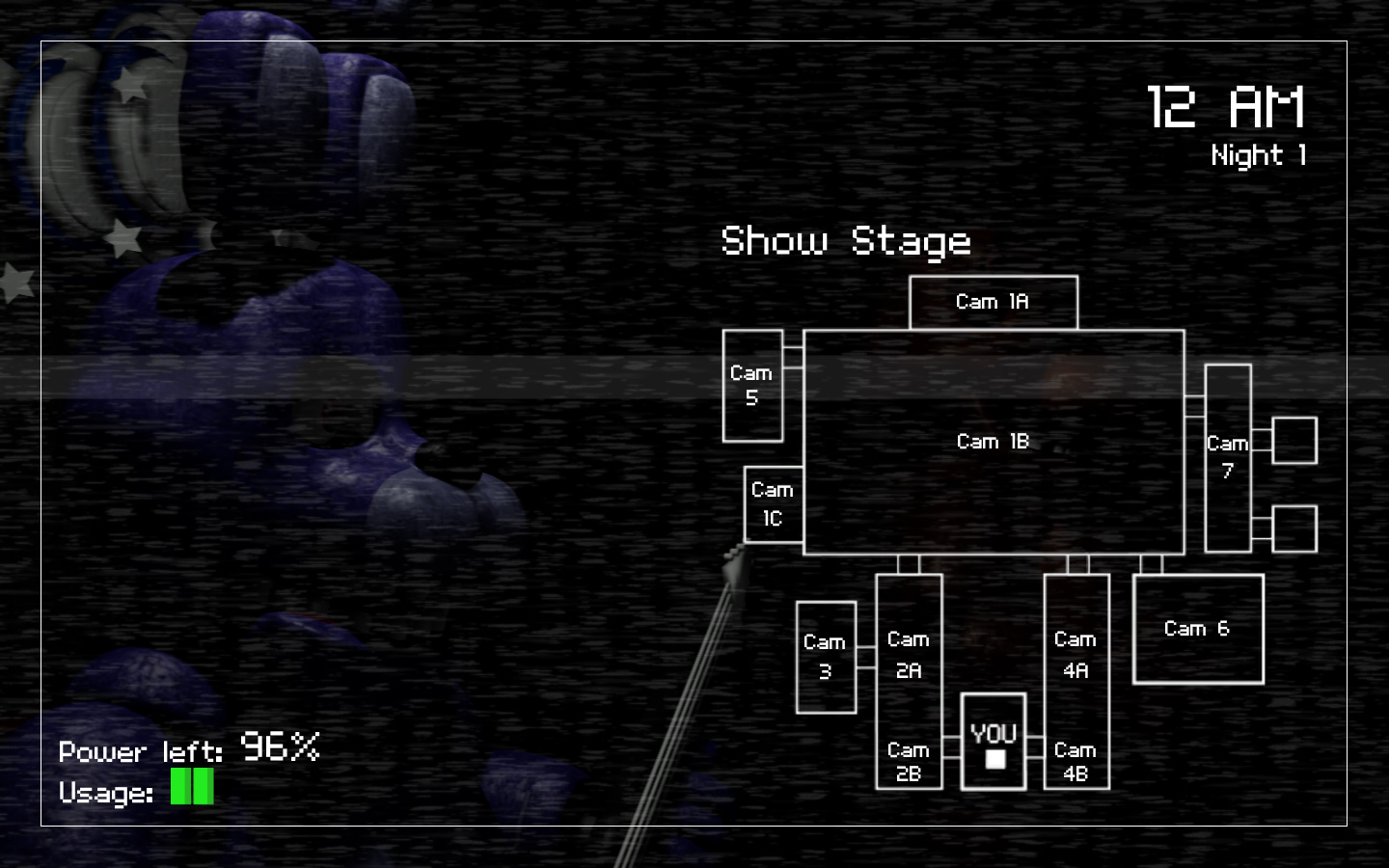This screenshot has width=1389, height=868.
Task: Click the YOU office room on the map
Action: [x=993, y=745]
